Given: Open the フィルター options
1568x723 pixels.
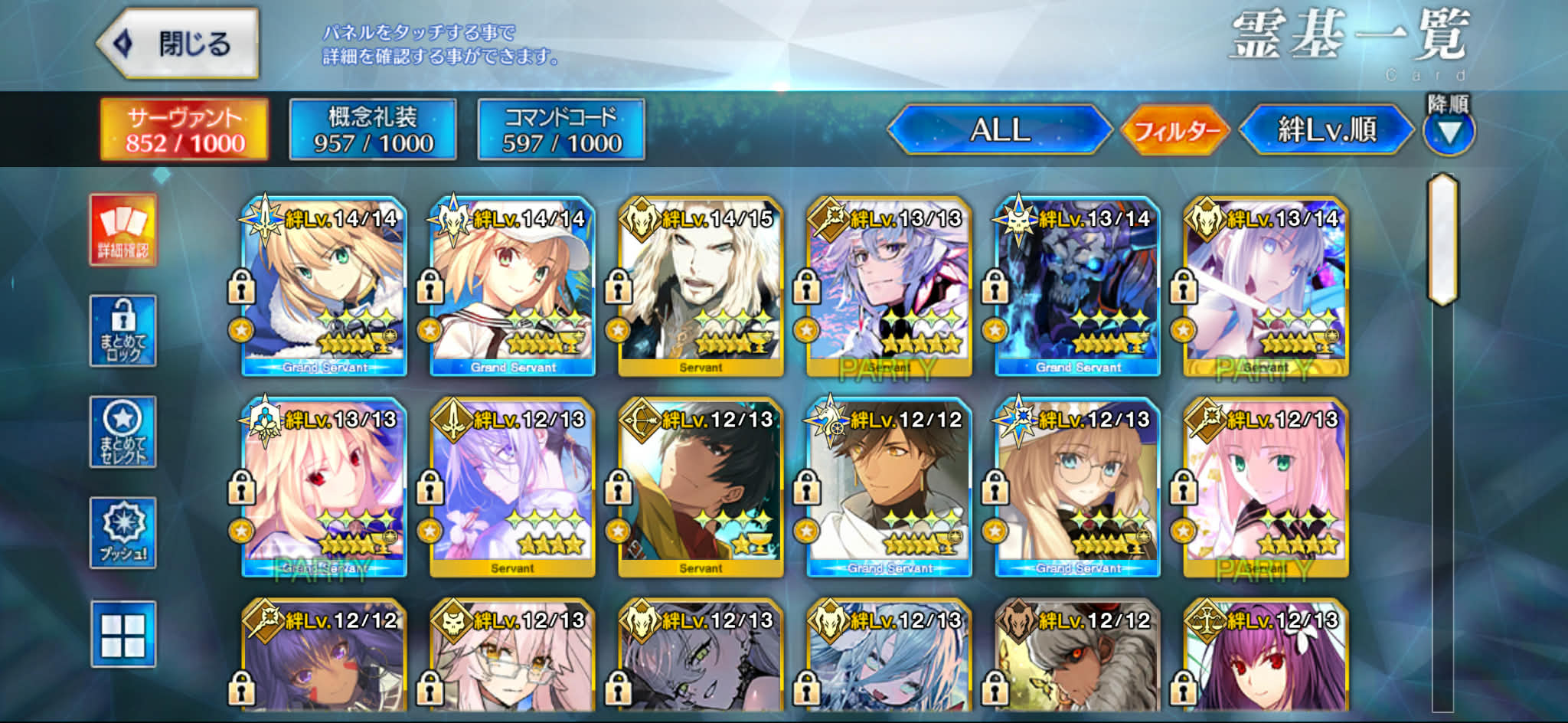Looking at the screenshot, I should (x=1175, y=131).
